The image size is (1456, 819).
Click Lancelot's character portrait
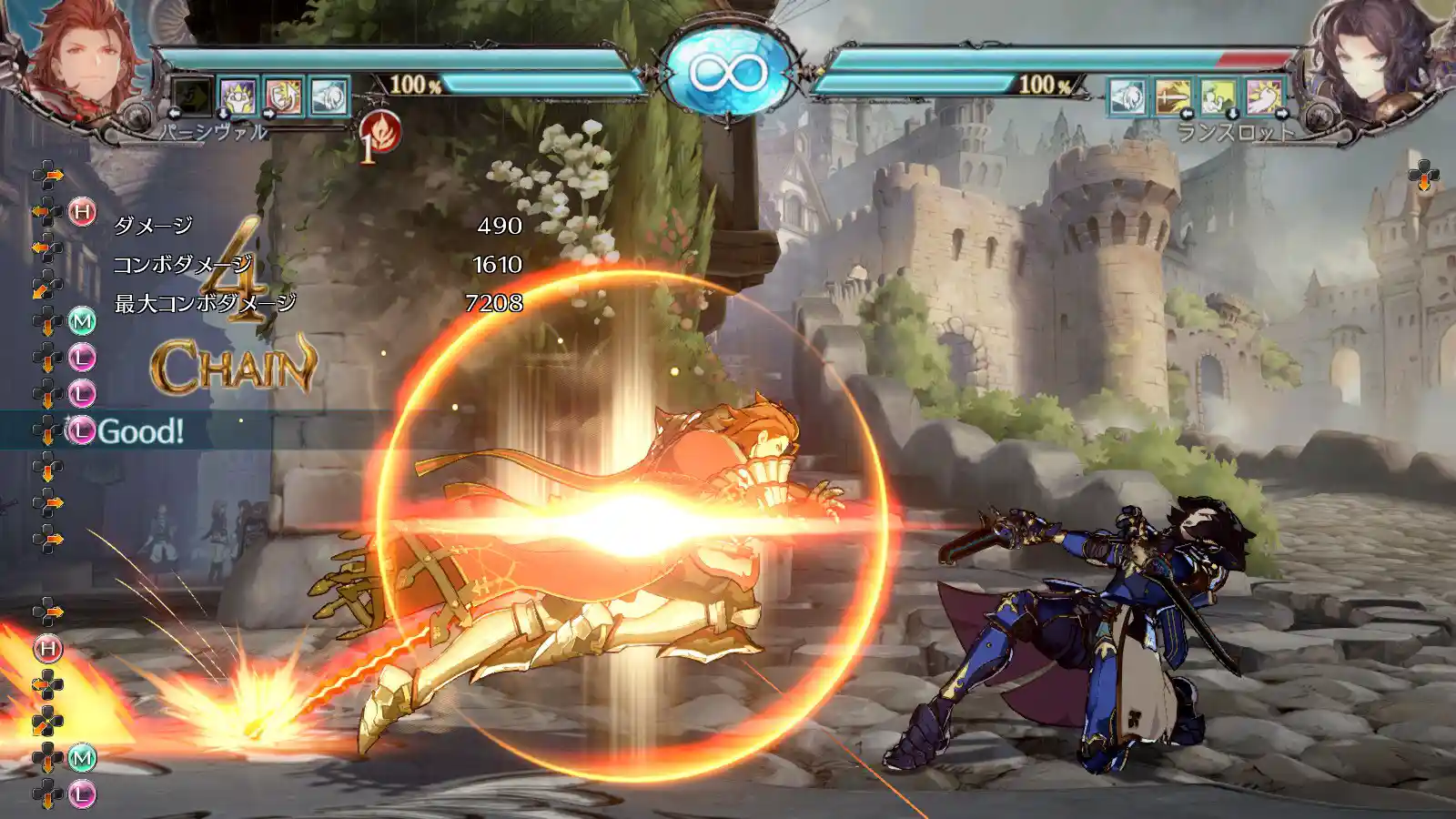(1365, 59)
